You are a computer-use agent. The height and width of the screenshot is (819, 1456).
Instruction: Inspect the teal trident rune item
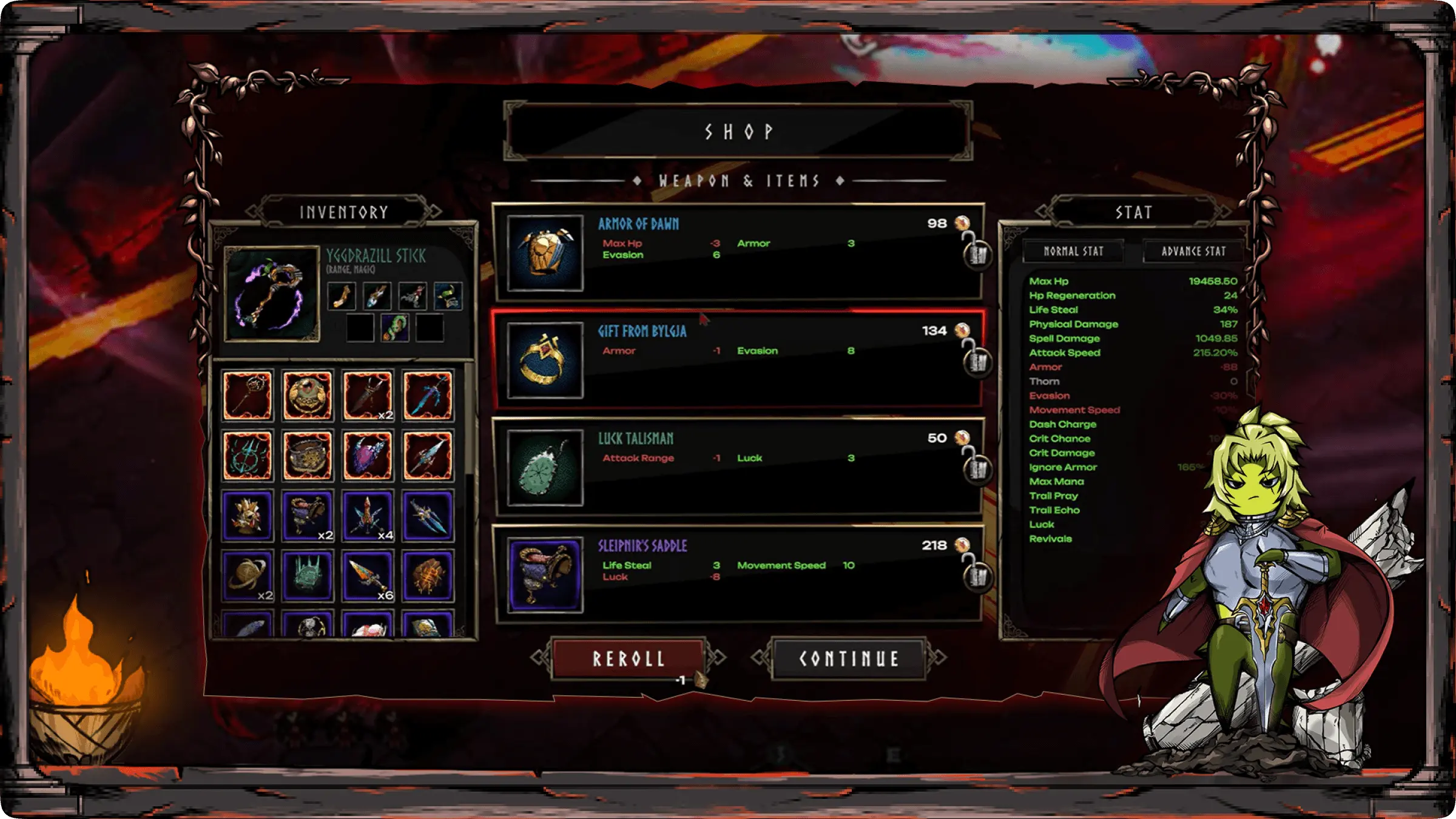click(x=248, y=456)
